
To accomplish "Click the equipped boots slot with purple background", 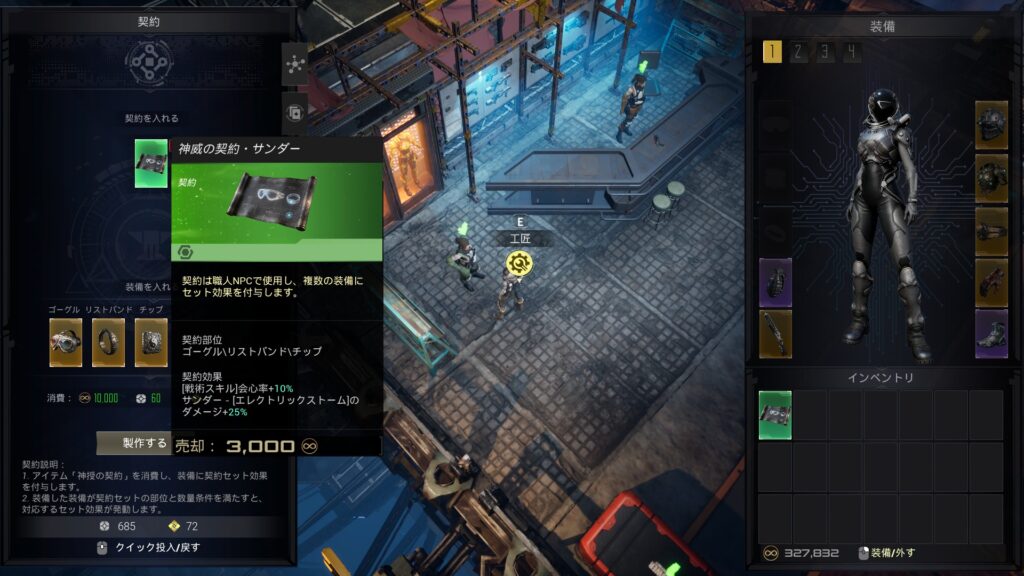I will (991, 333).
